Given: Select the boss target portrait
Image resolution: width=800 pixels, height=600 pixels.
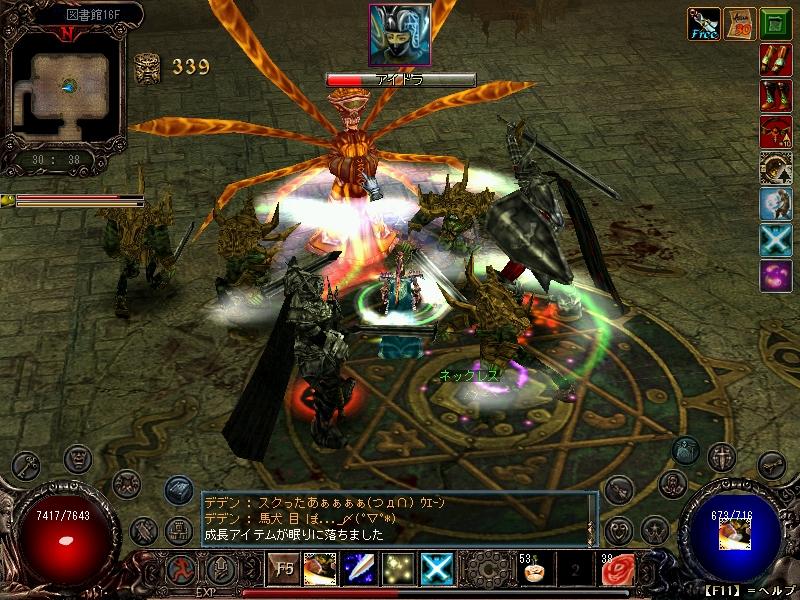Looking at the screenshot, I should point(400,35).
